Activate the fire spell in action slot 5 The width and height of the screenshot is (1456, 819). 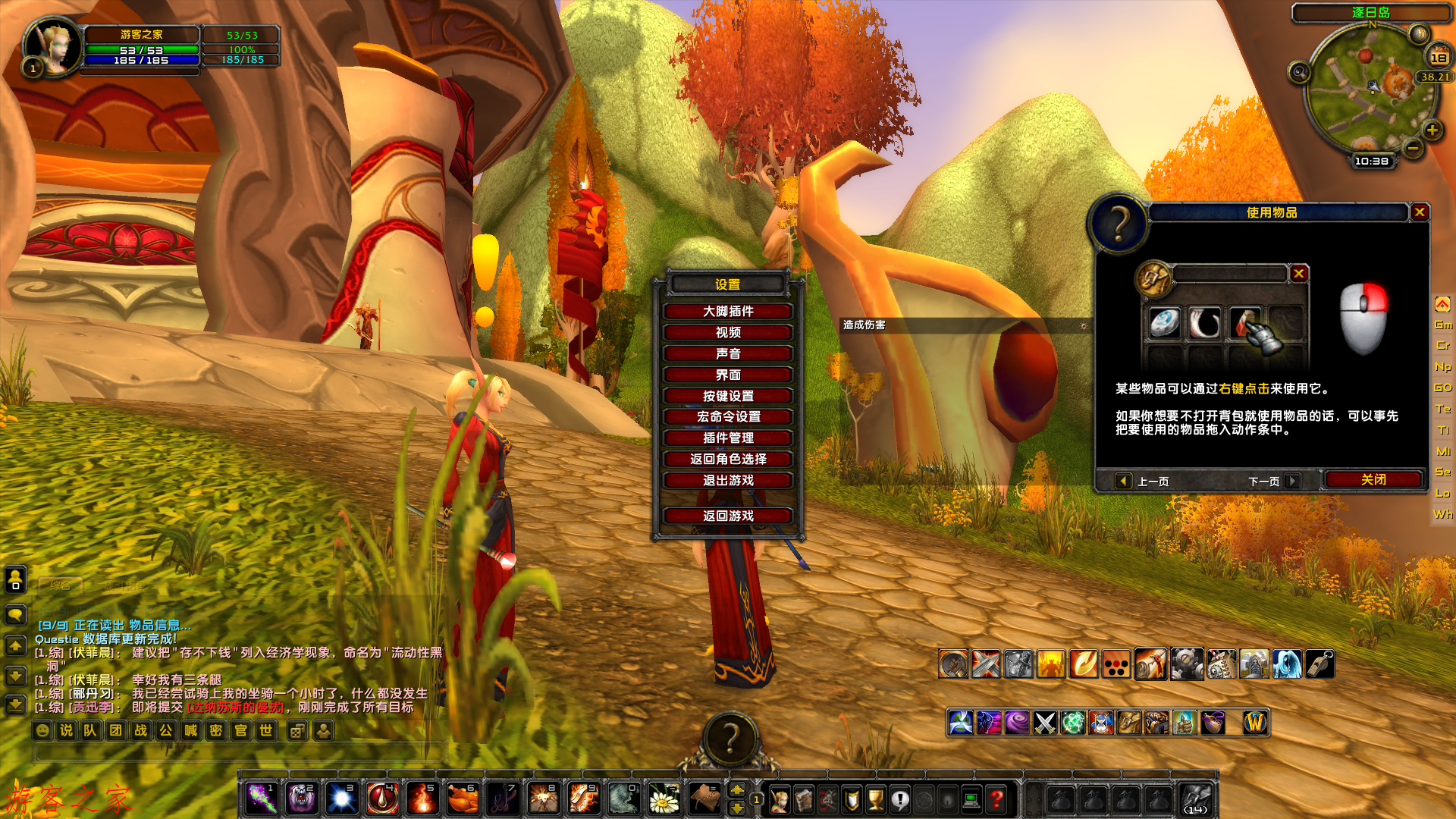422,799
